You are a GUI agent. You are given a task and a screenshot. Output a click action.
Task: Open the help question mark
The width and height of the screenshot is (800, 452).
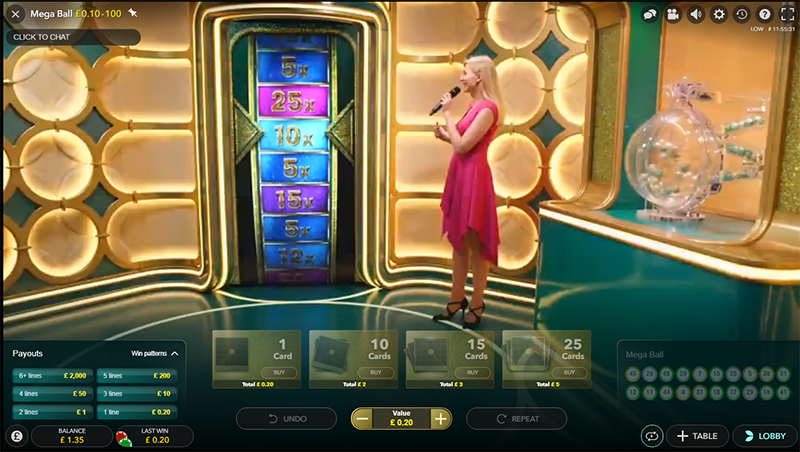(765, 15)
